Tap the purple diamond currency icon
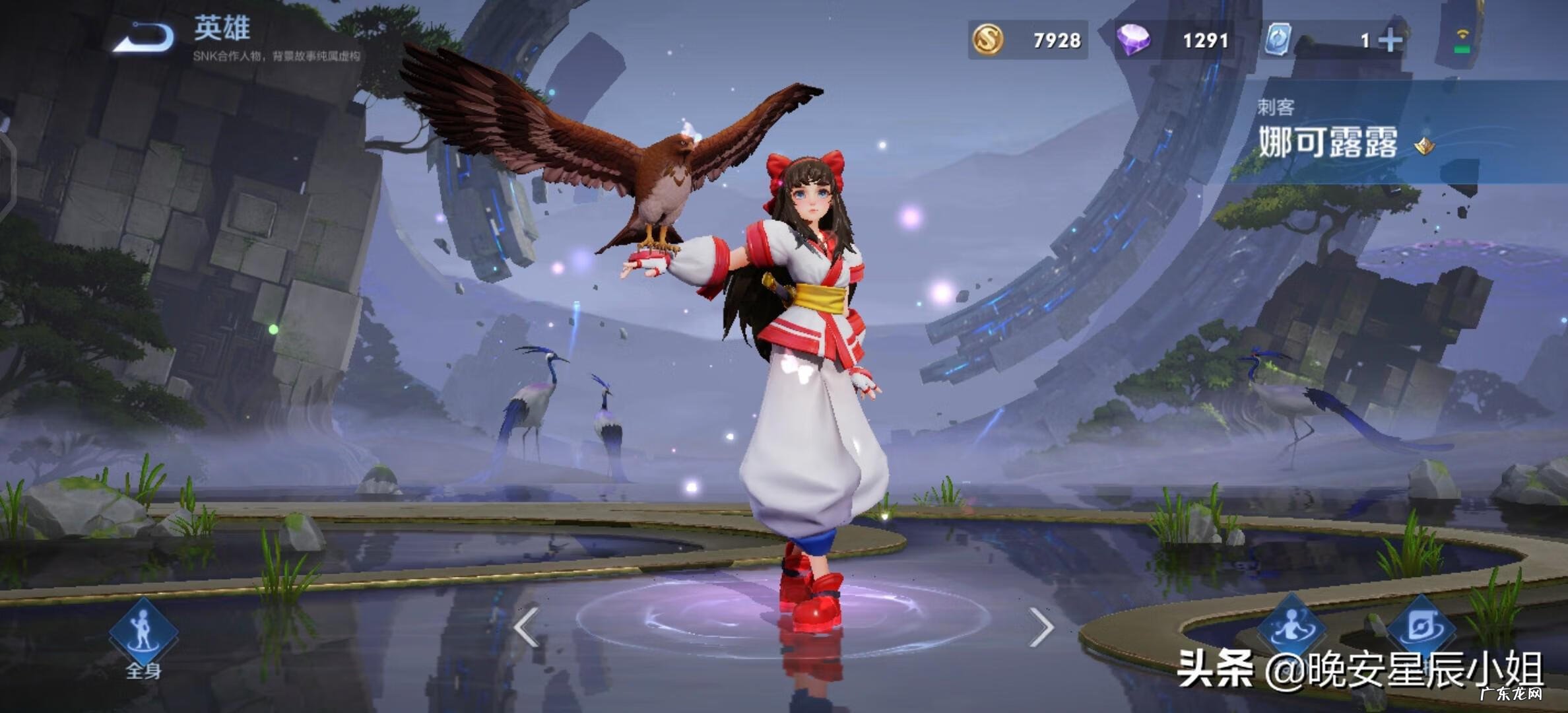This screenshot has height=713, width=1568. point(1133,40)
